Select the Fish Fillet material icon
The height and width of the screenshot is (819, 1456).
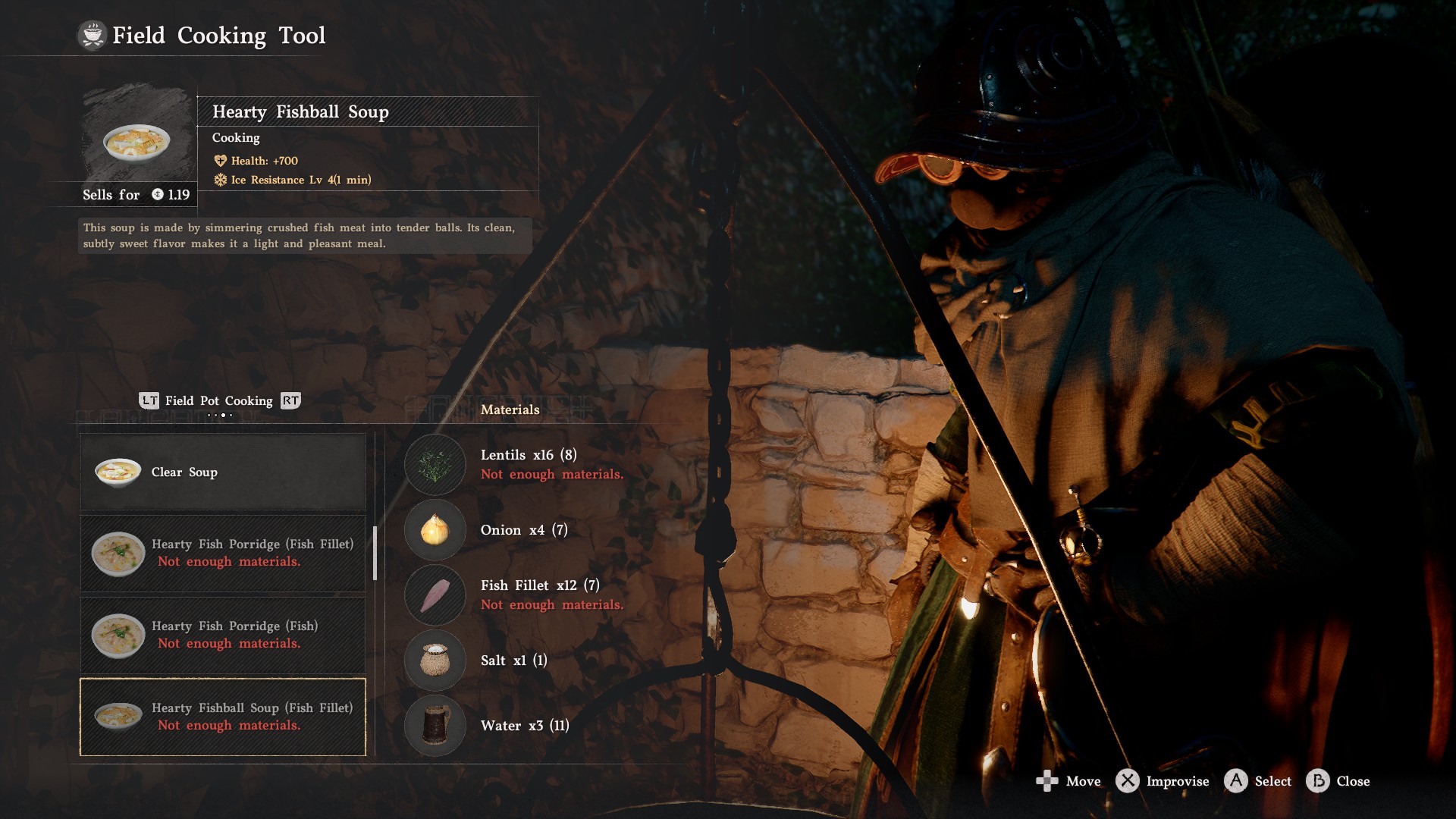click(435, 595)
